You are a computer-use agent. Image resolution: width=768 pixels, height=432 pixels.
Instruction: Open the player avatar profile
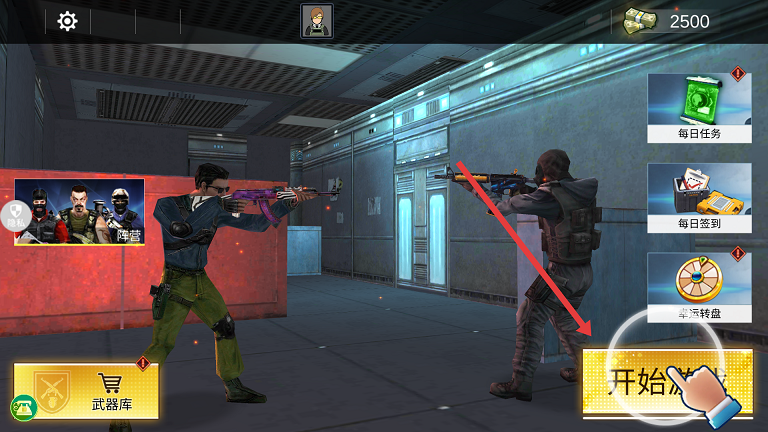317,21
